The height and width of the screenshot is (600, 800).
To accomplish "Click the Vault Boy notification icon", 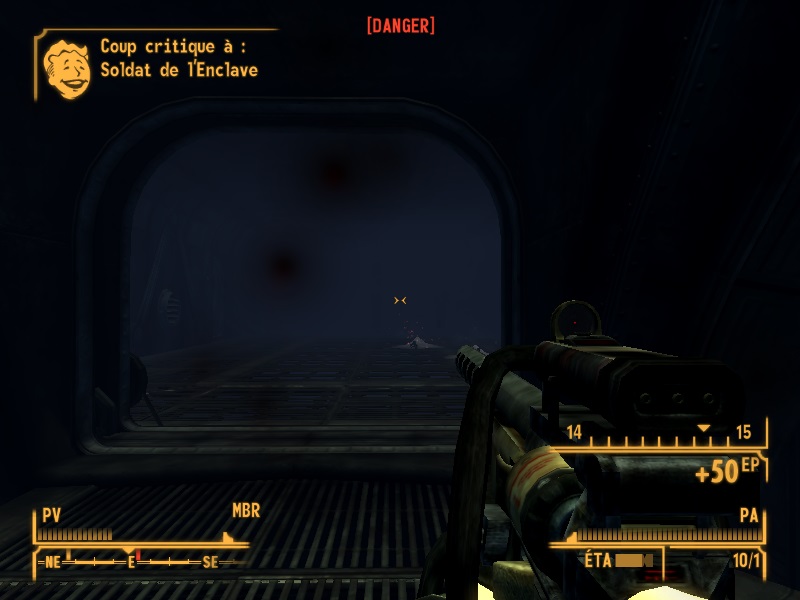I will (67, 68).
